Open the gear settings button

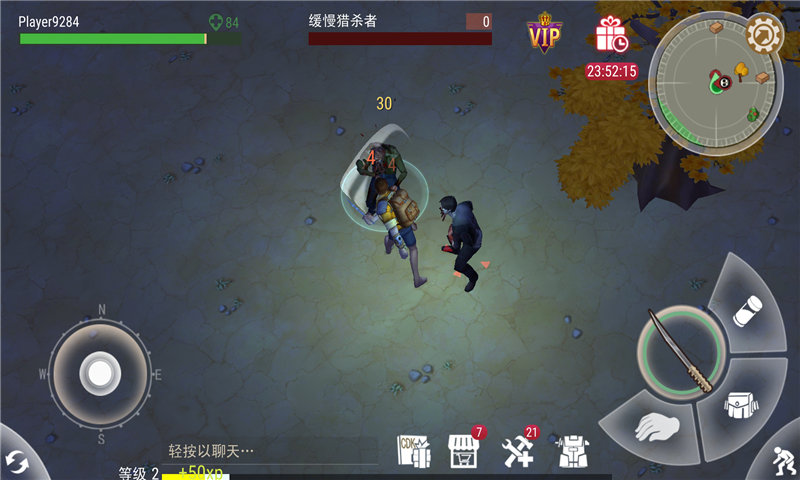coord(765,35)
